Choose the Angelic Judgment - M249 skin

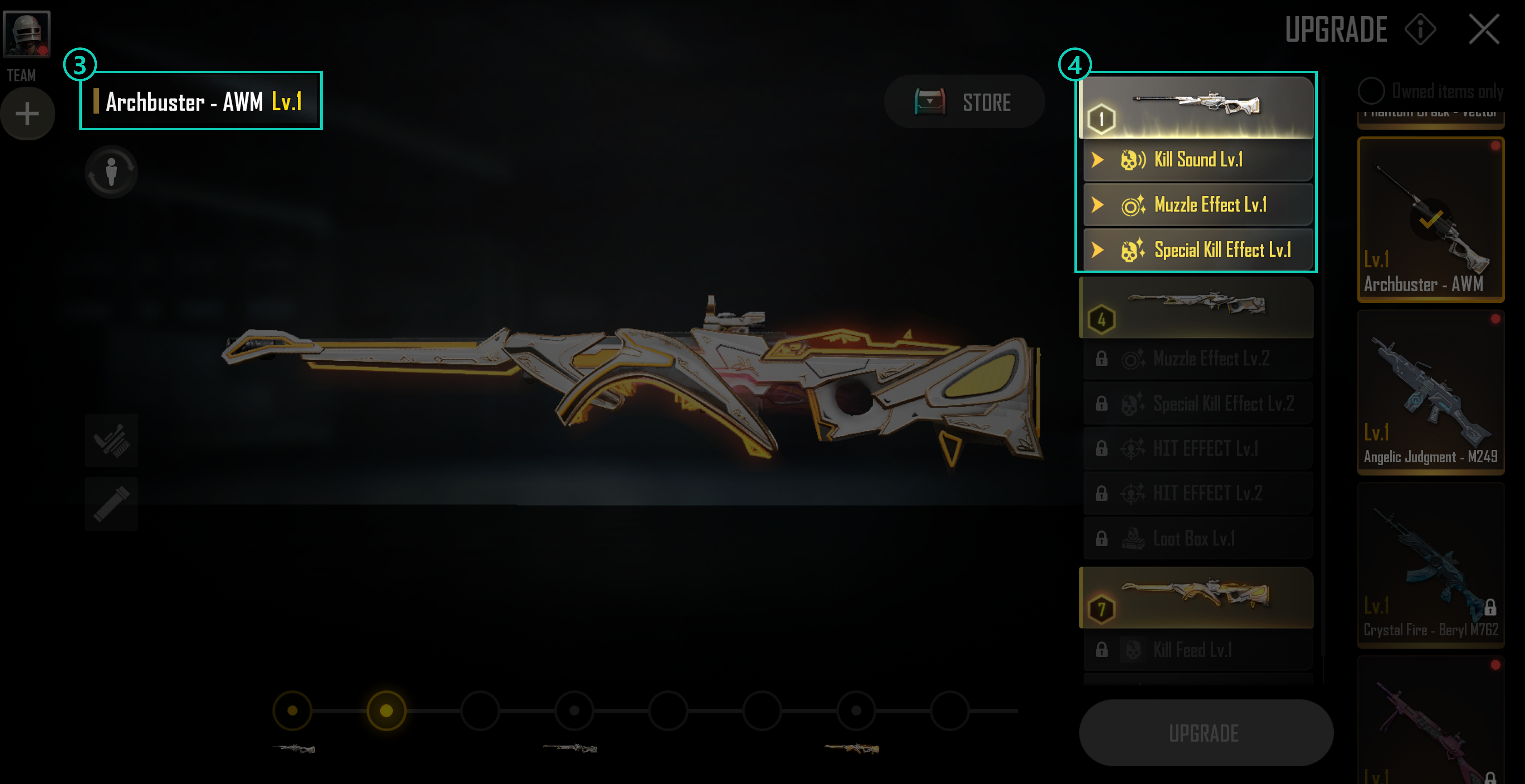[x=1430, y=392]
